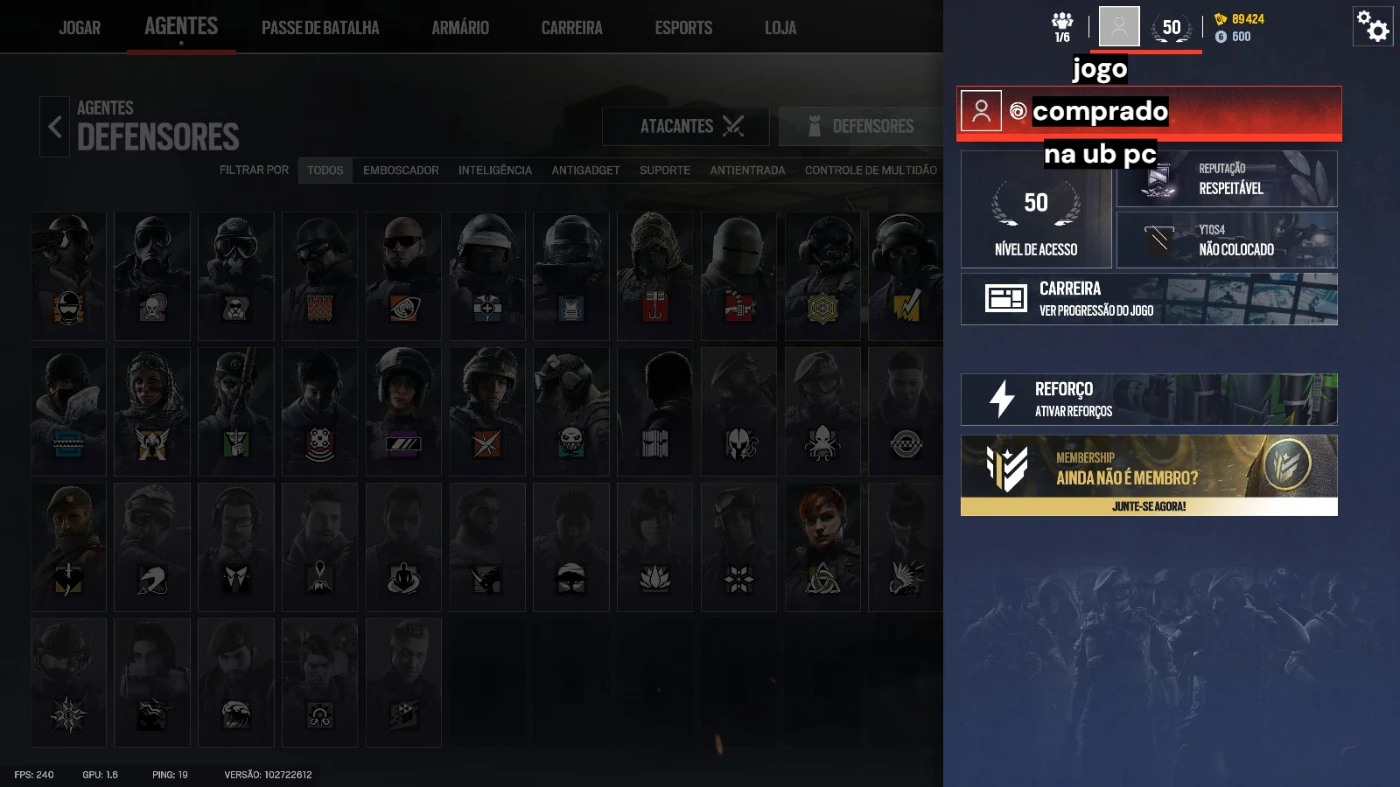Image resolution: width=1400 pixels, height=787 pixels.
Task: Open the Esports section
Action: (x=683, y=27)
